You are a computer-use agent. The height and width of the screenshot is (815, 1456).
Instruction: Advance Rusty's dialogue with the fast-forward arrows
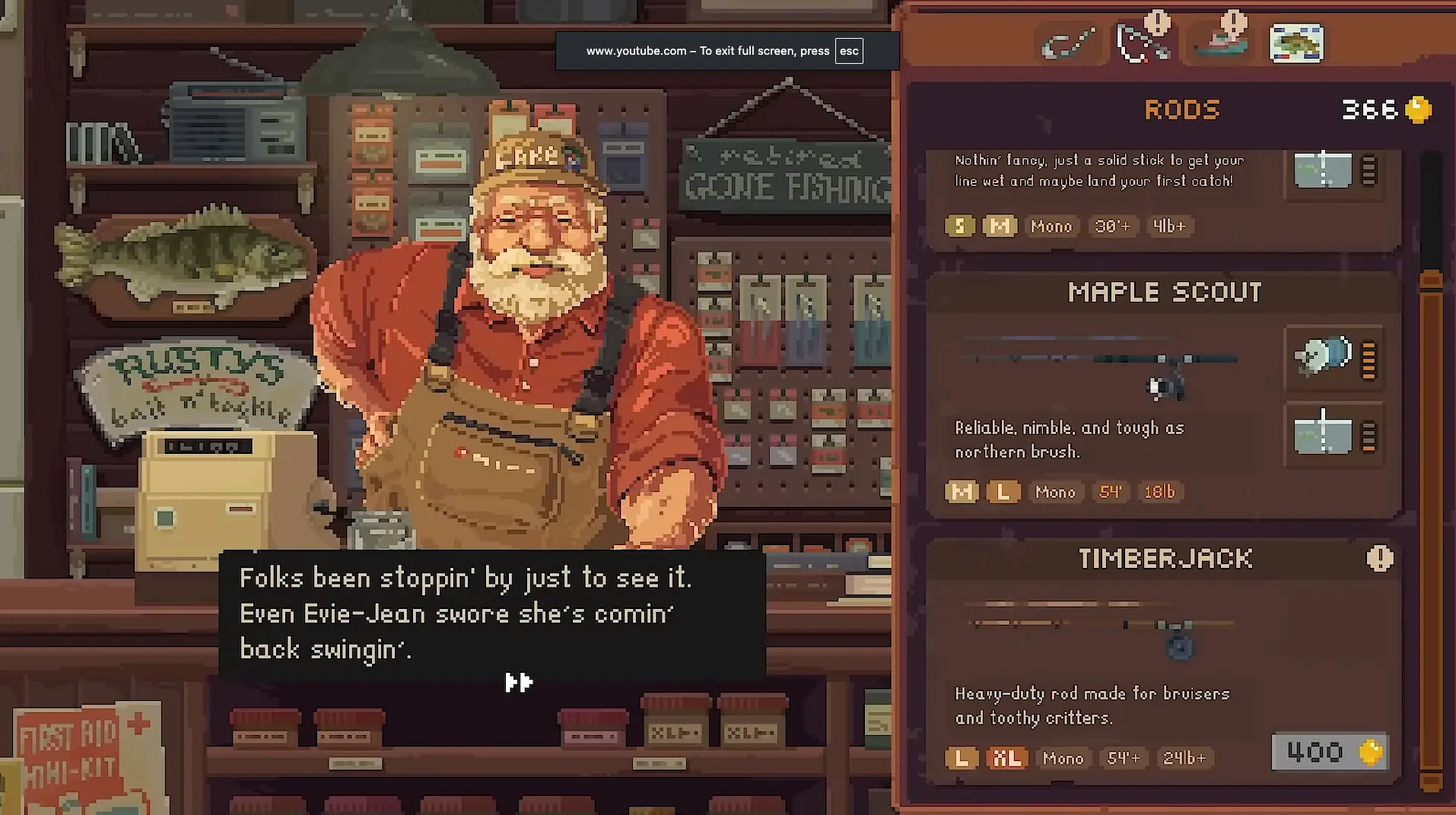(519, 682)
